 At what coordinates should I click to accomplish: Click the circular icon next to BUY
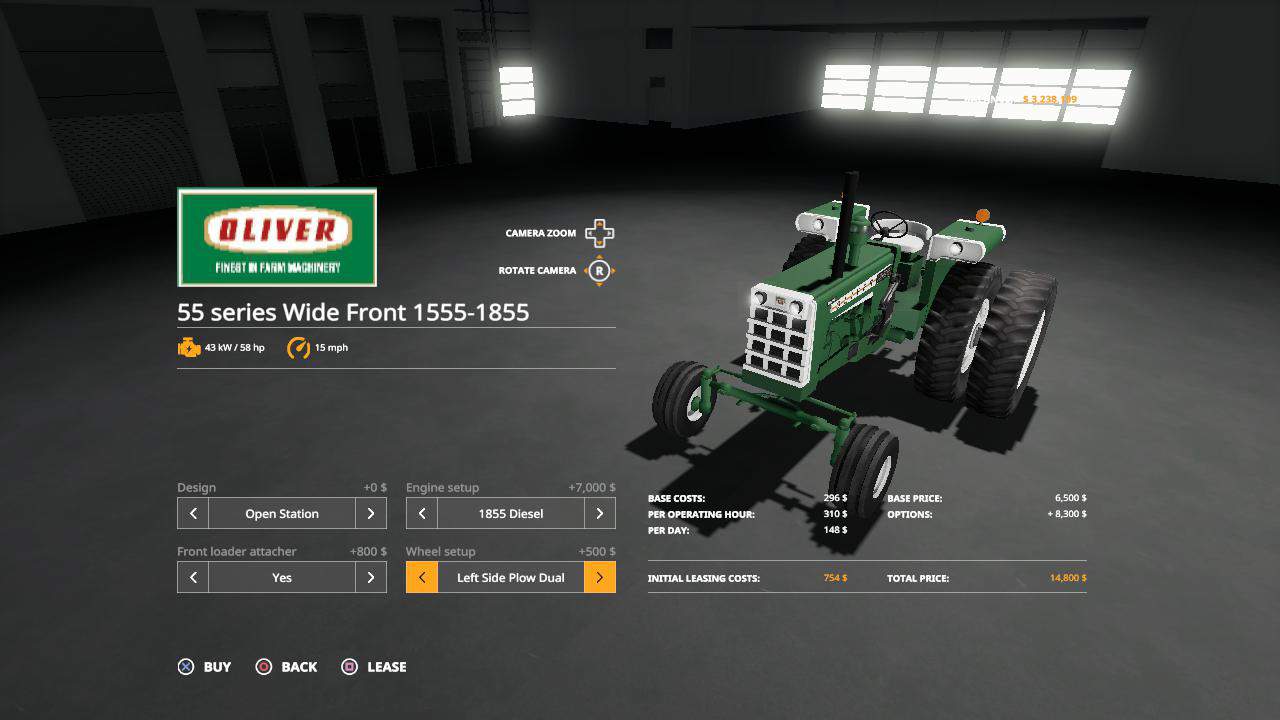[184, 667]
